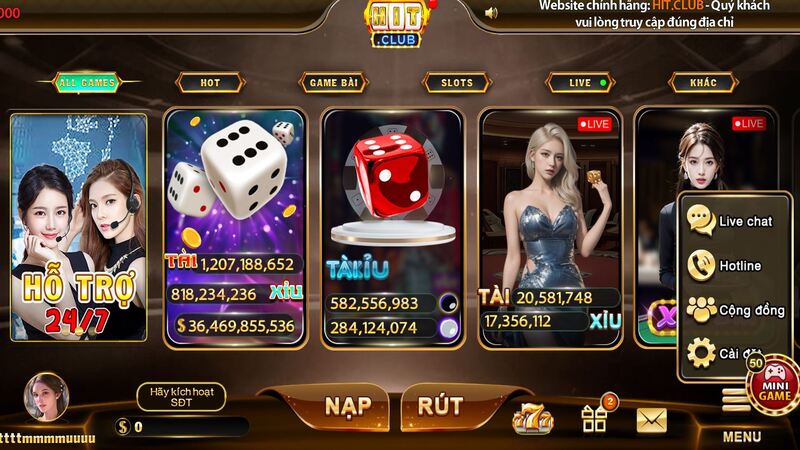Open the HOT games tab
800x450 pixels.
point(210,83)
